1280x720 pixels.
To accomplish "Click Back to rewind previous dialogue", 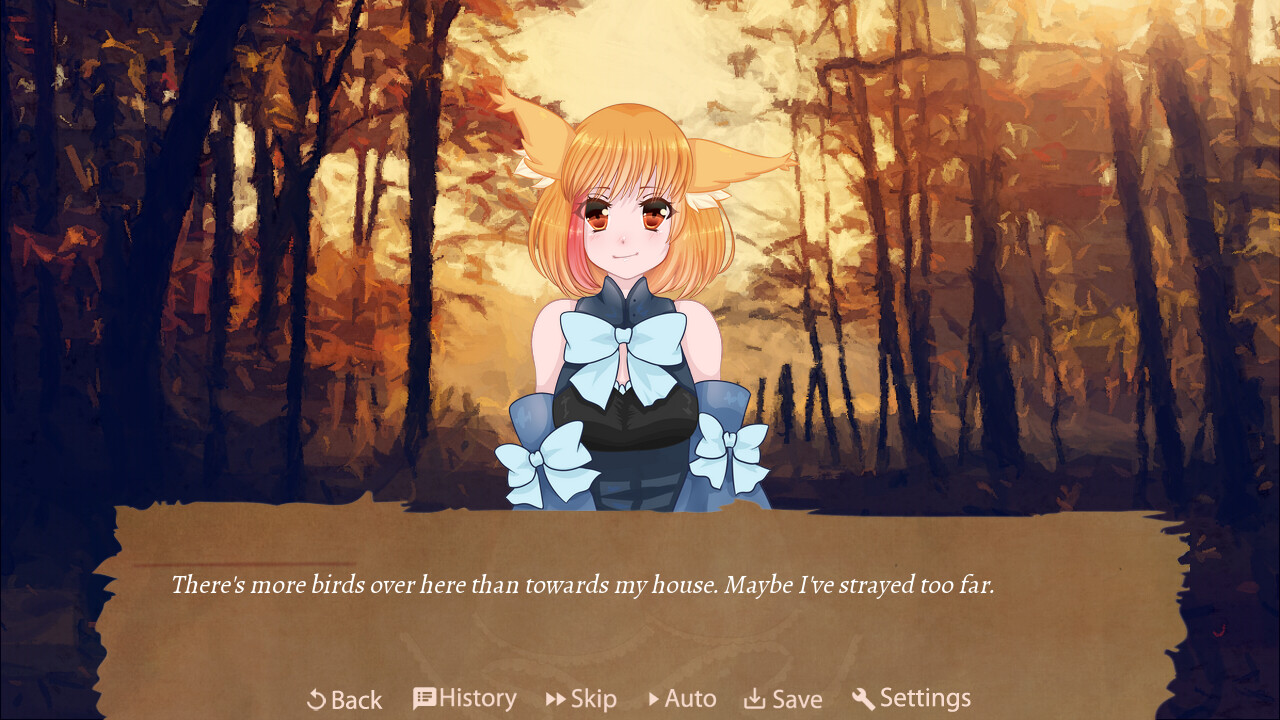I will point(343,699).
